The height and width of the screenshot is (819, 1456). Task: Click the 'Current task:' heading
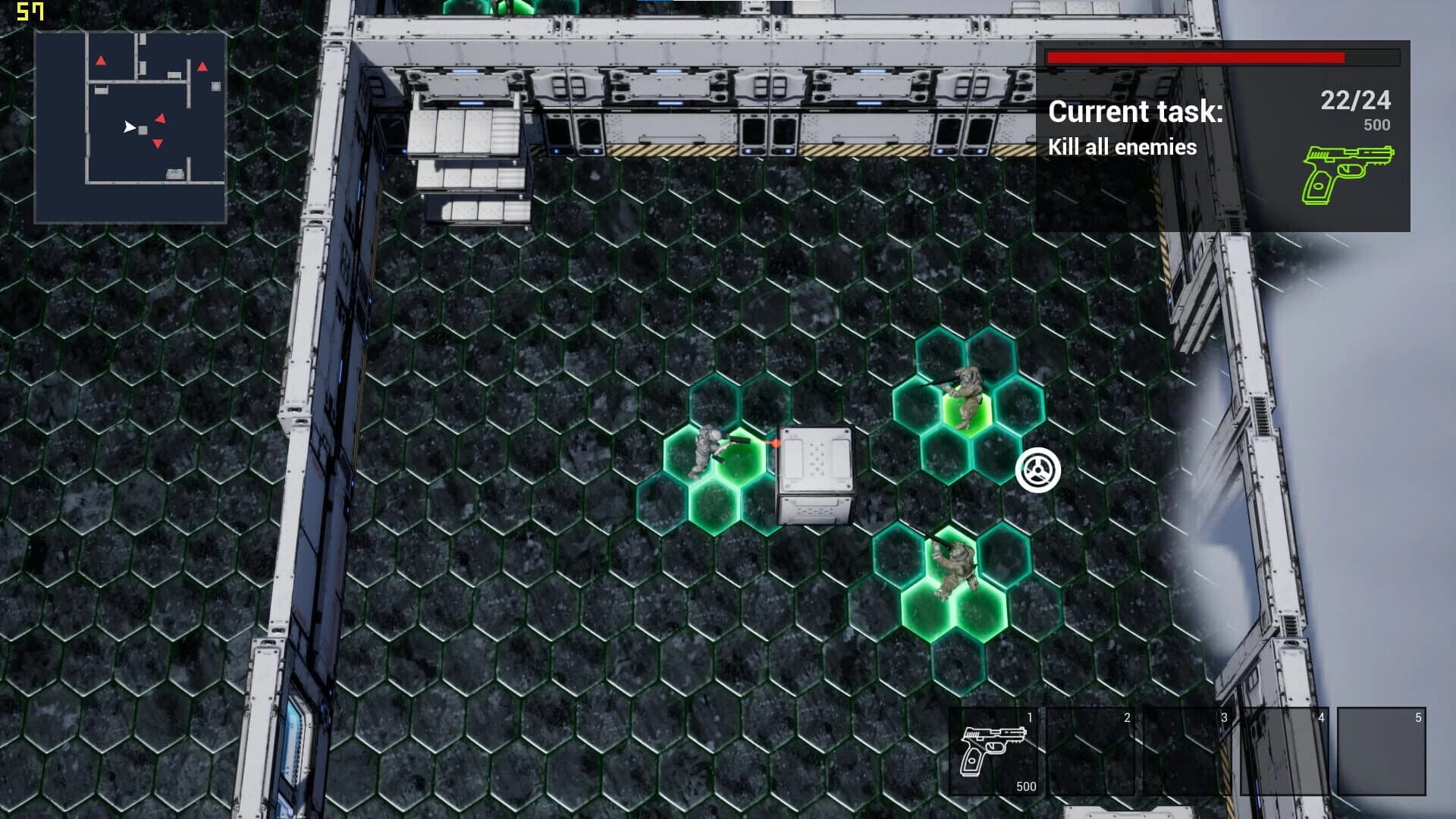pos(1135,111)
